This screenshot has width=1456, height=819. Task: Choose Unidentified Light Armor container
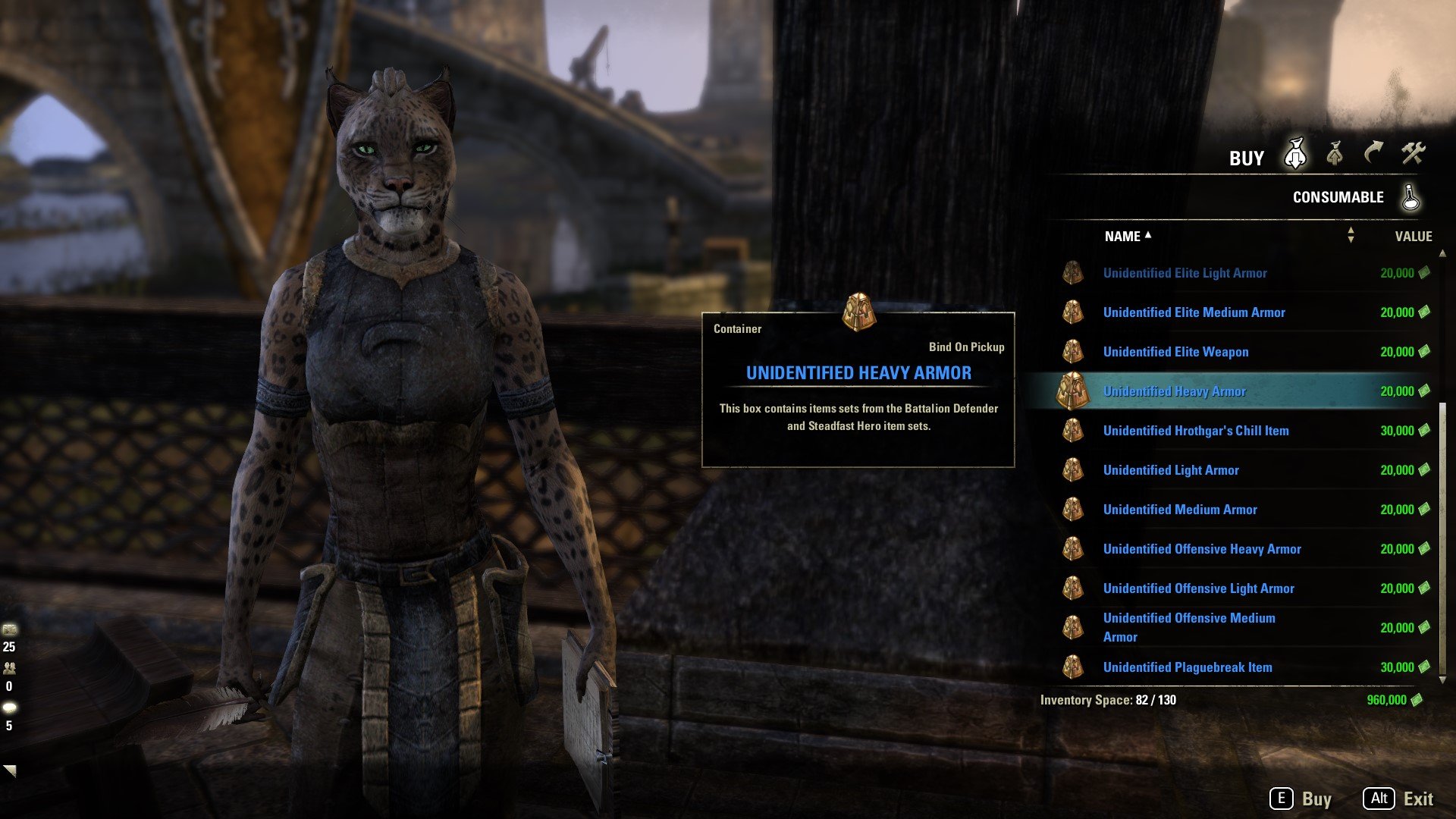[x=1171, y=470]
